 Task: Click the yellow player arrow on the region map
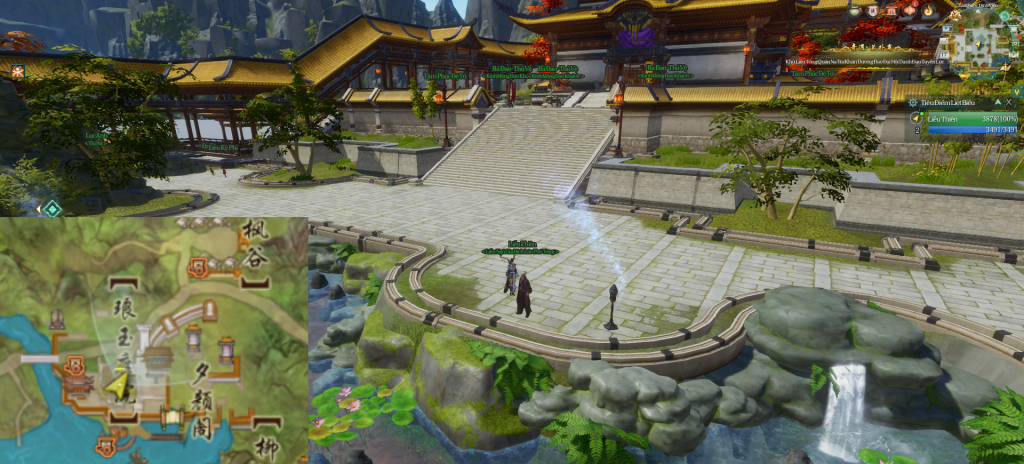coord(120,383)
